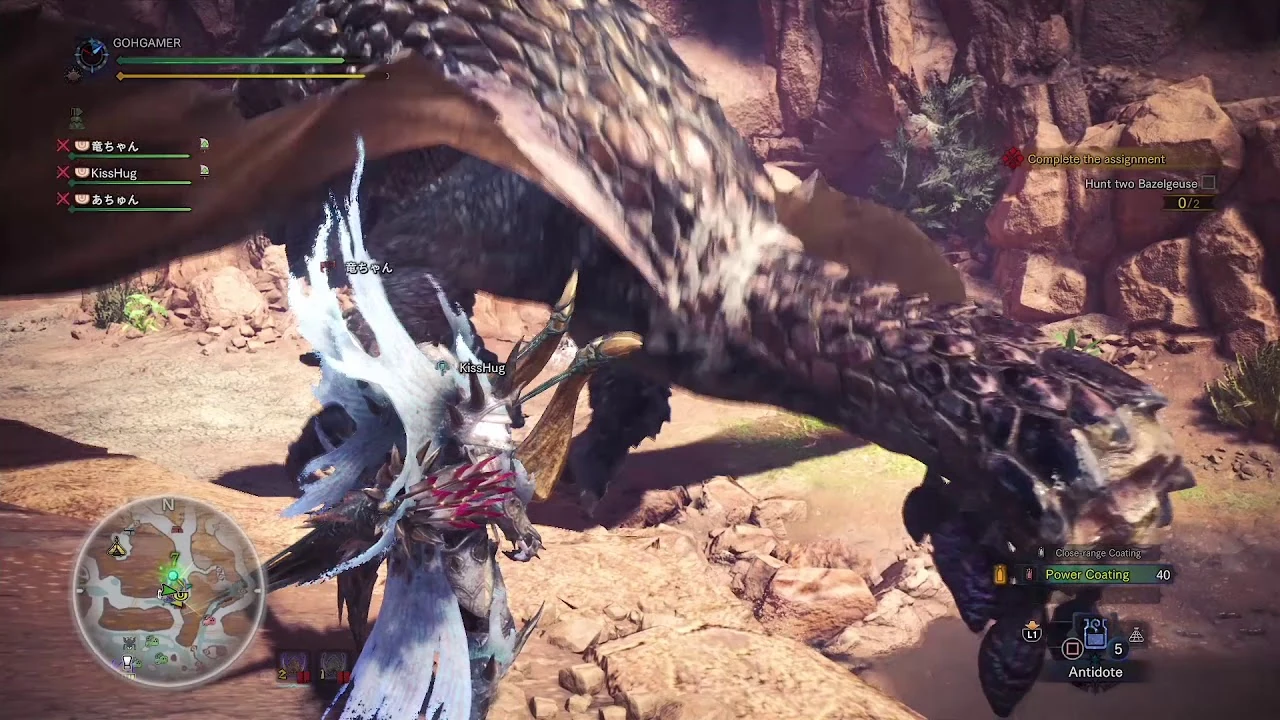The image size is (1280, 720).
Task: Click the quest assignment red crest icon
Action: (x=1011, y=158)
